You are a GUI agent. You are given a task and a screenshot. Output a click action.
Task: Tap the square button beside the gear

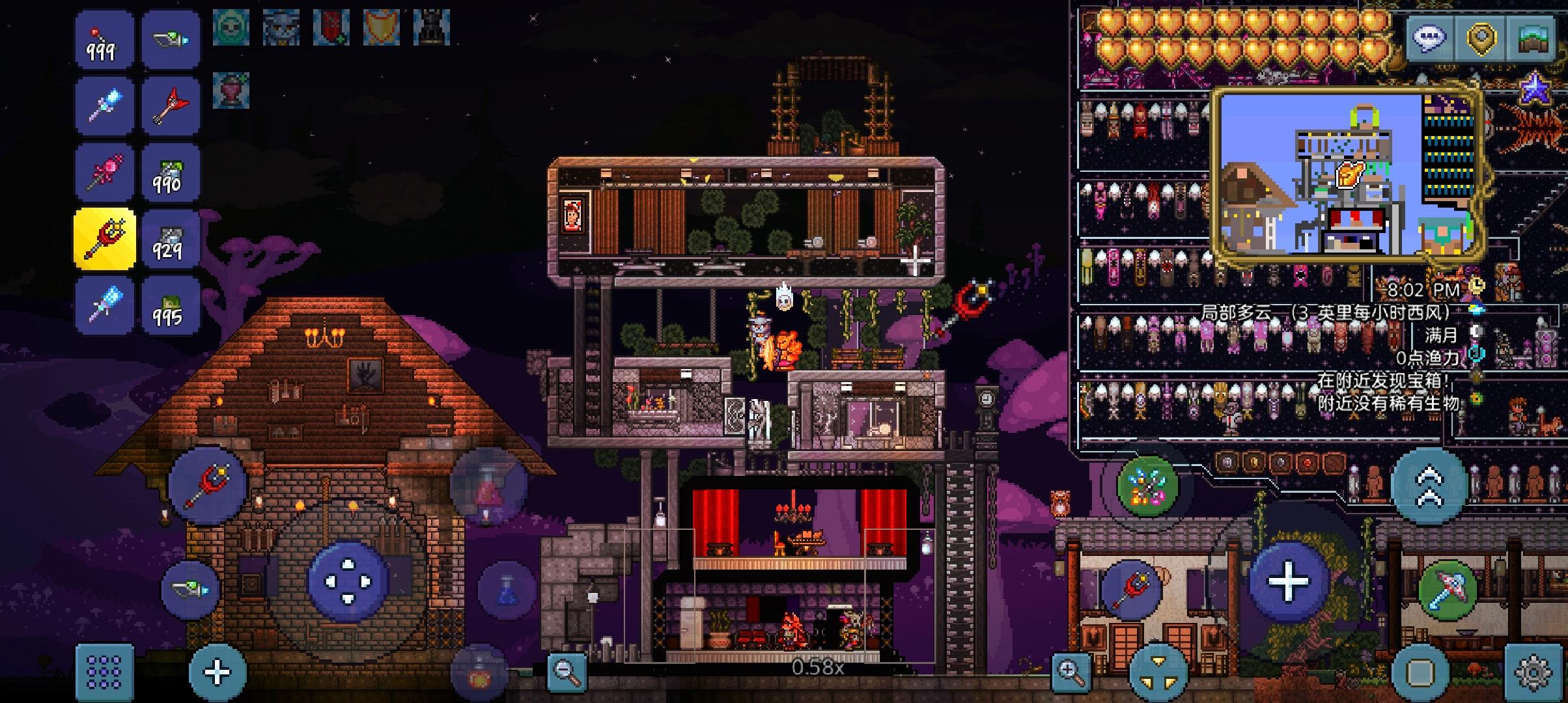pyautogui.click(x=1420, y=672)
